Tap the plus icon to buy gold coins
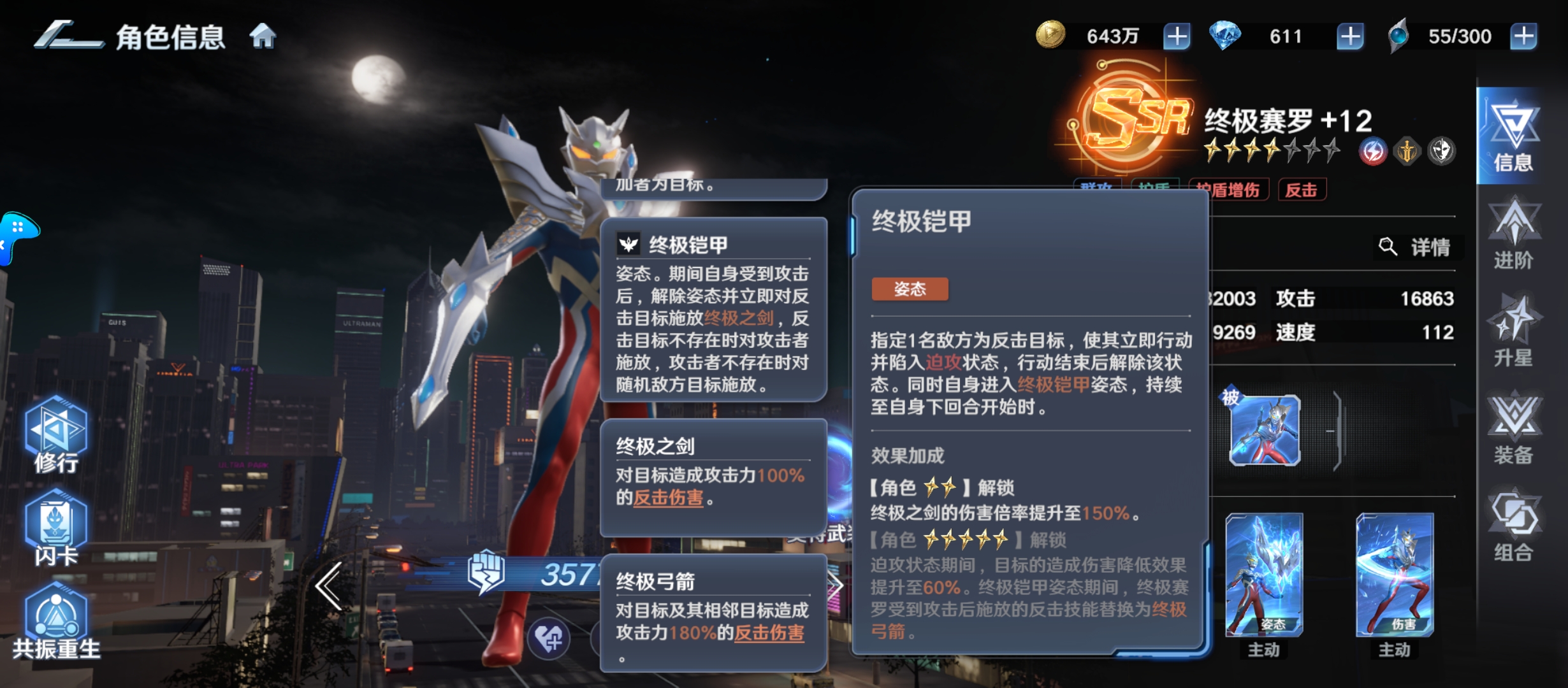Viewport: 1568px width, 688px height. tap(1176, 36)
